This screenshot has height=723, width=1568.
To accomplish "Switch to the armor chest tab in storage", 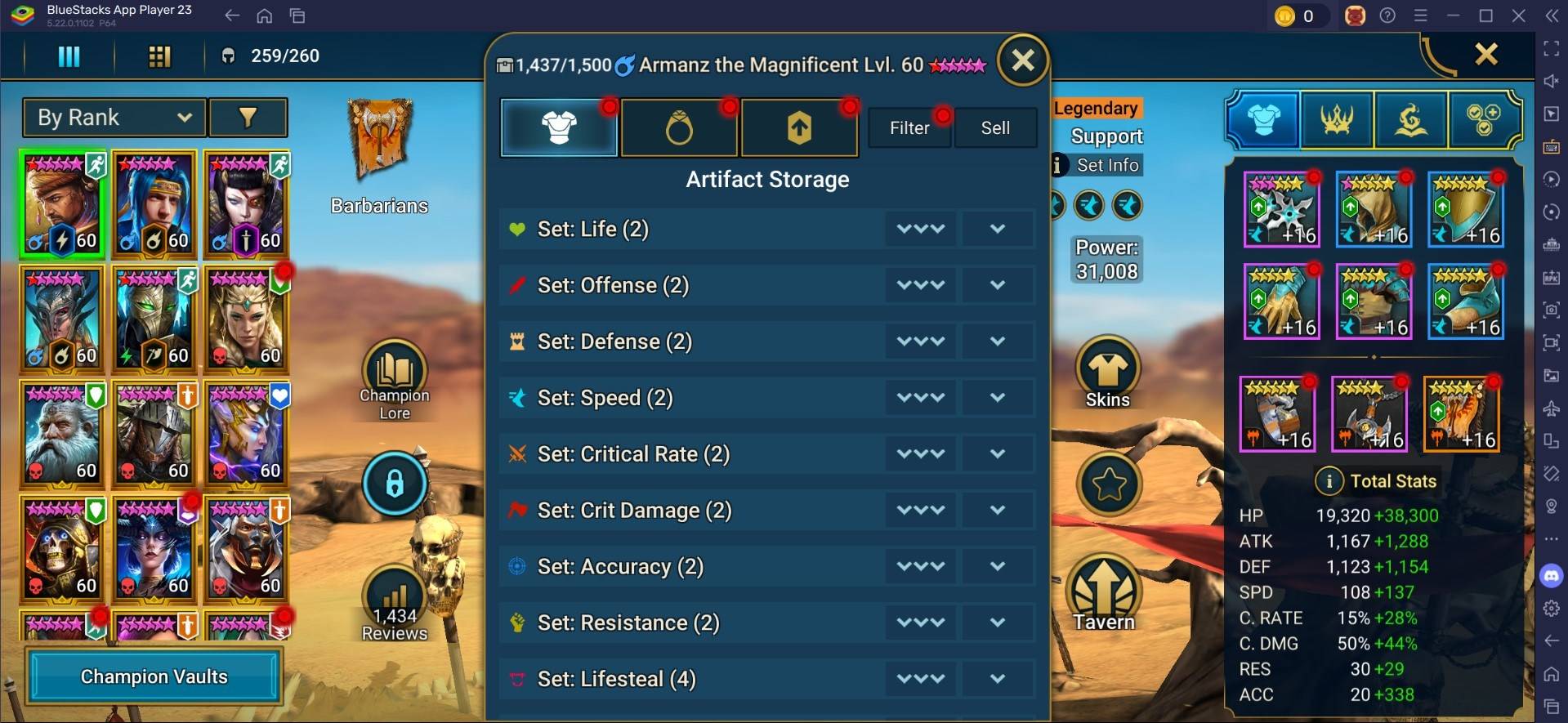I will (x=559, y=127).
